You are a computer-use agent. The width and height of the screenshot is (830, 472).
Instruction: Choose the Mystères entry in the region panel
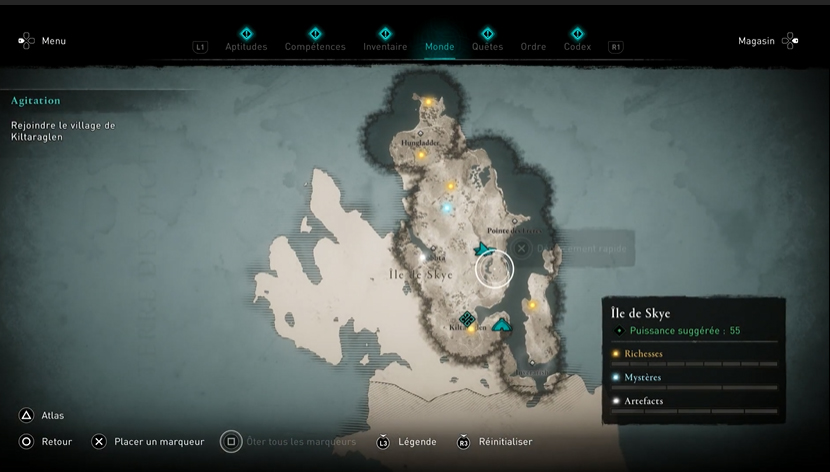tap(642, 377)
